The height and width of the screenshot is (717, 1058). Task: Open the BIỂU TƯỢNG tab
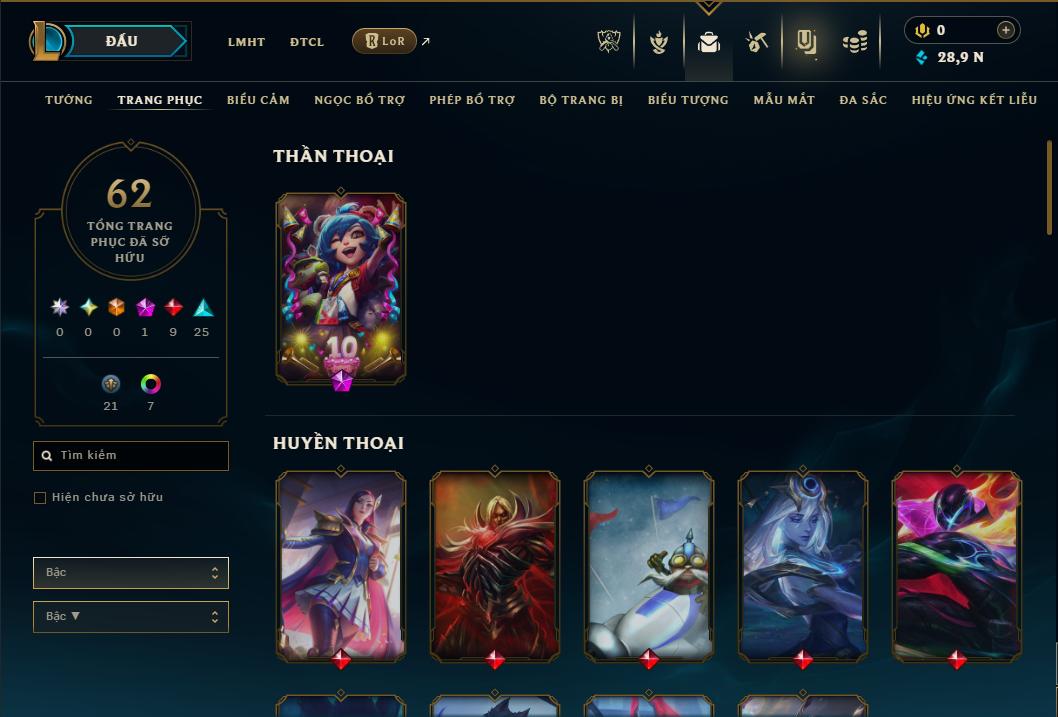(688, 100)
